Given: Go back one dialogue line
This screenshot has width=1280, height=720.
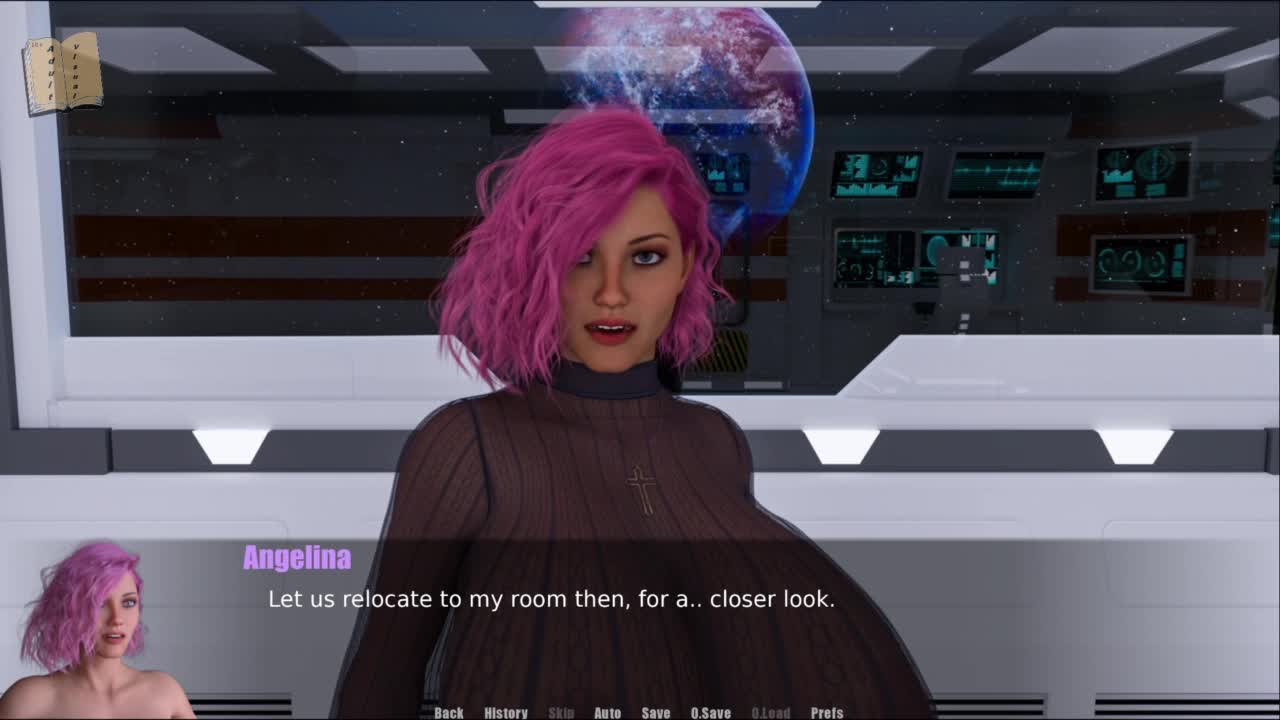Looking at the screenshot, I should point(449,712).
